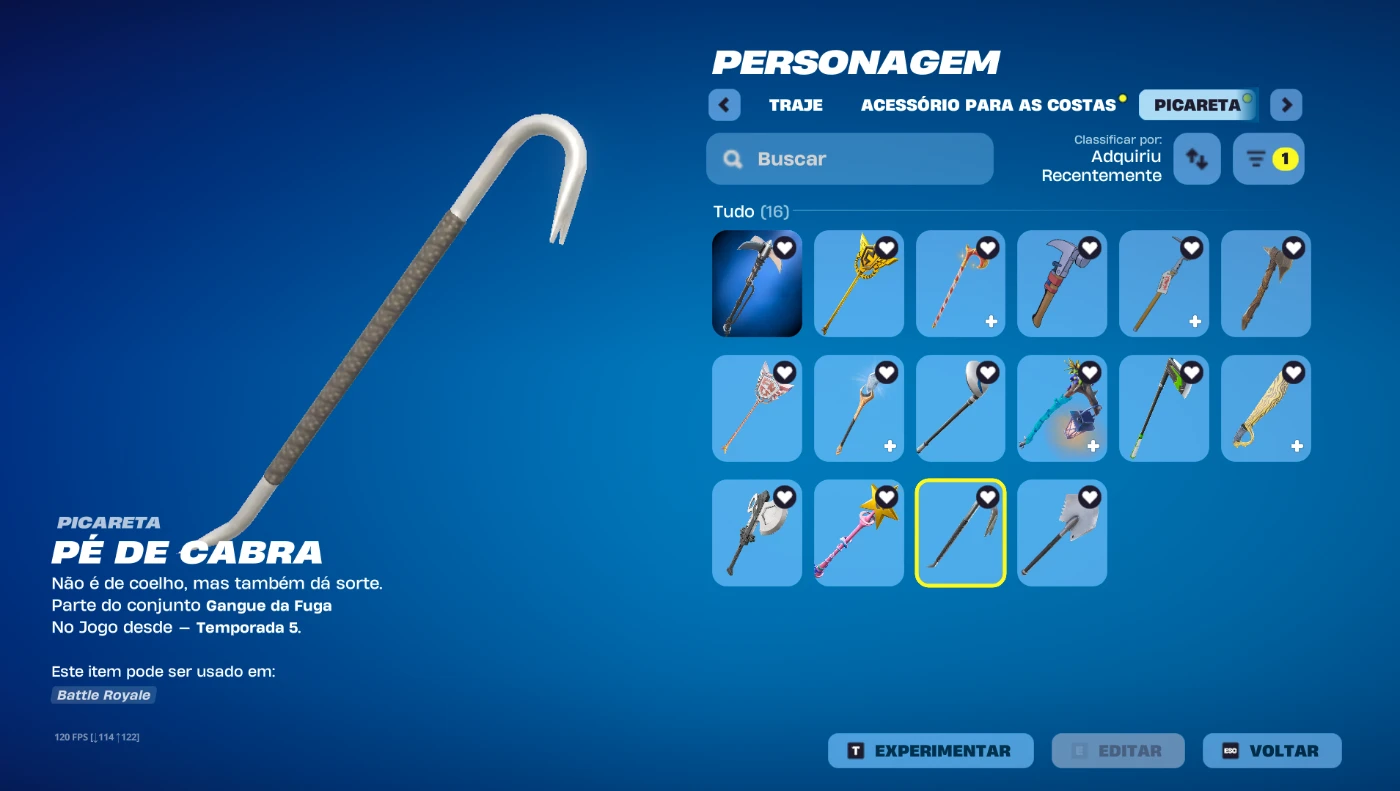Pick the pipe wrench pickaxe
The height and width of the screenshot is (791, 1400).
(1062, 284)
